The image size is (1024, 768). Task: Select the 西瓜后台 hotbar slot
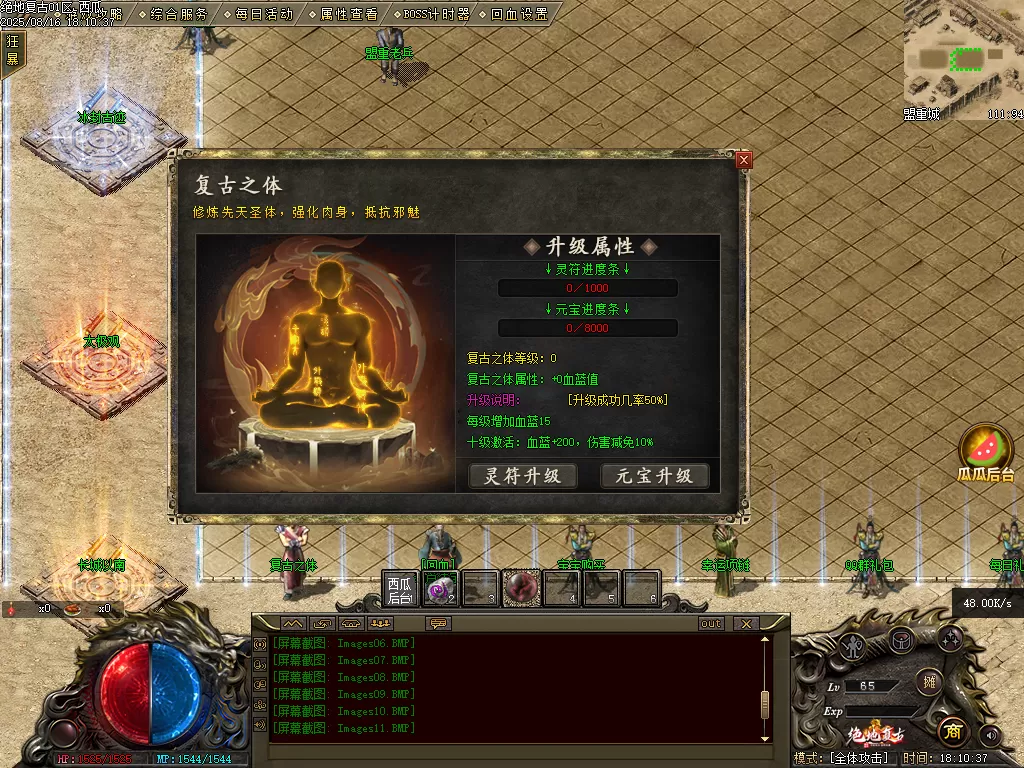coord(400,589)
